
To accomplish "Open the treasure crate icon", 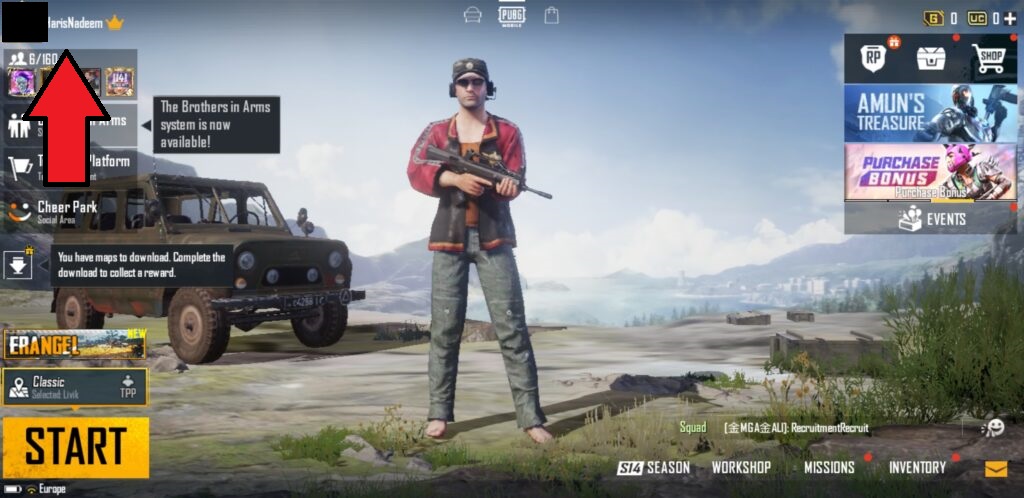I will [x=930, y=59].
